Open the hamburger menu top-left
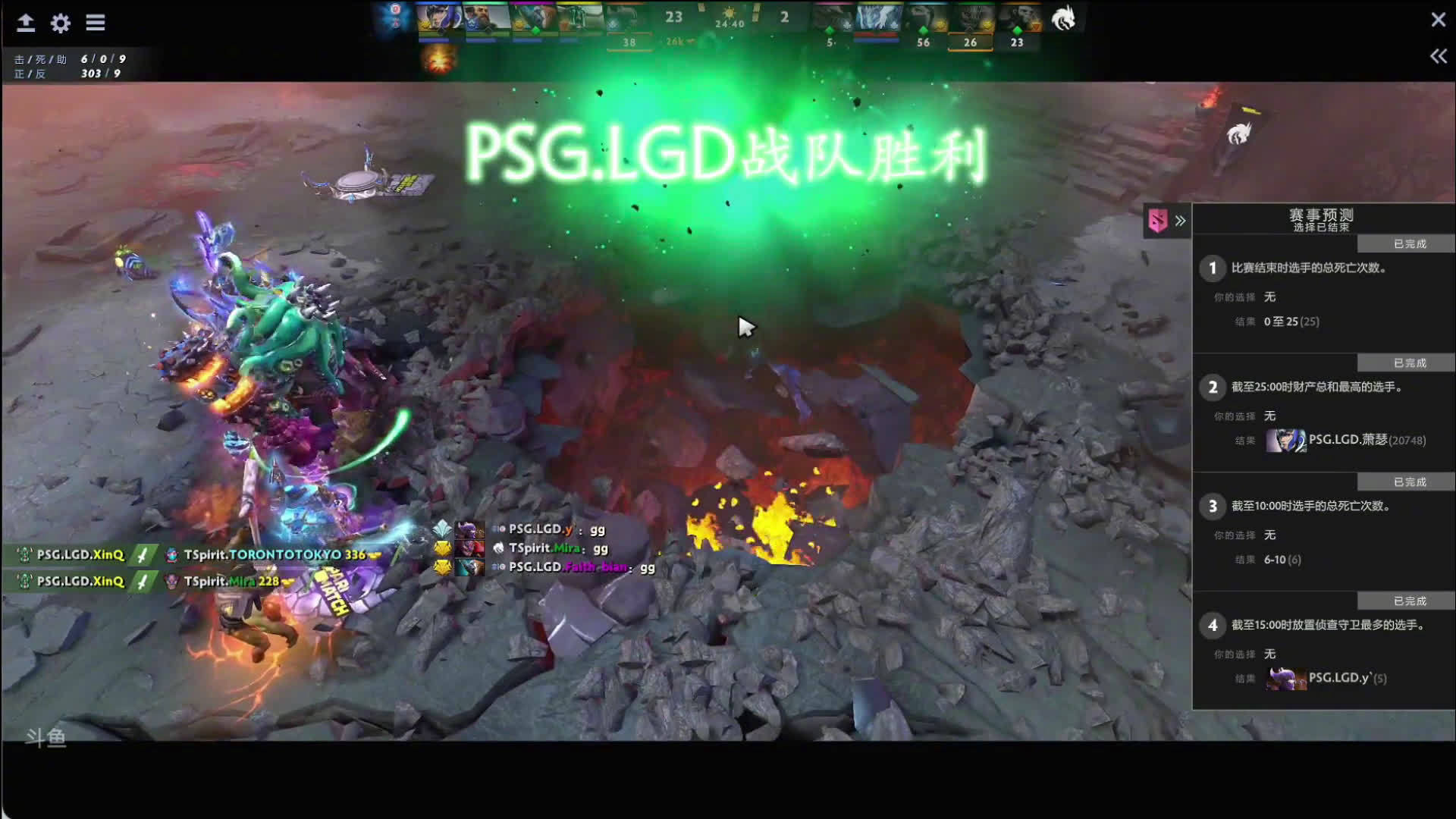 [x=96, y=22]
